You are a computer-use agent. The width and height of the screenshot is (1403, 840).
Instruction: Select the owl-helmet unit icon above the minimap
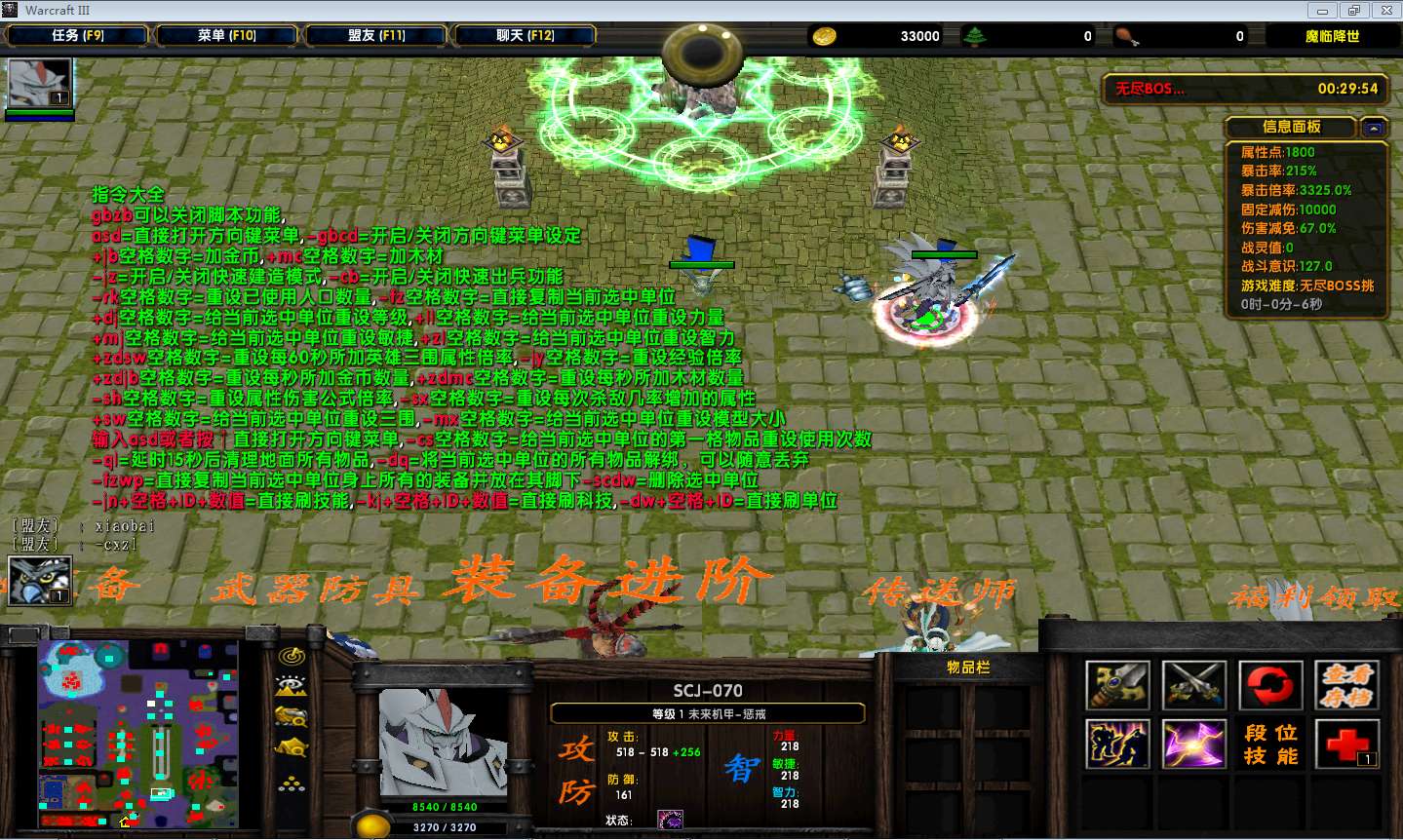tap(40, 581)
